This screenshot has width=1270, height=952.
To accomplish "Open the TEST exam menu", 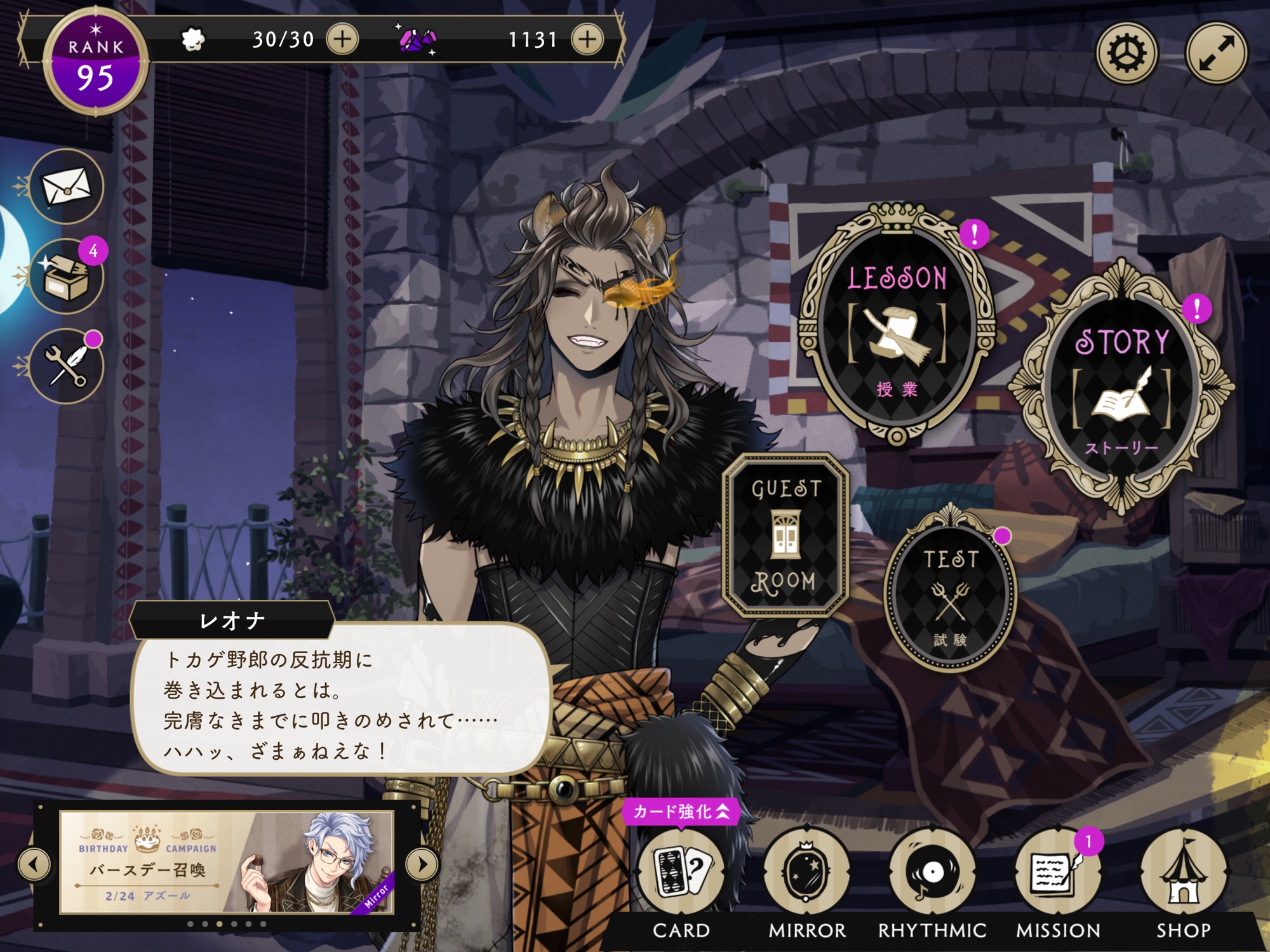I will (x=950, y=593).
